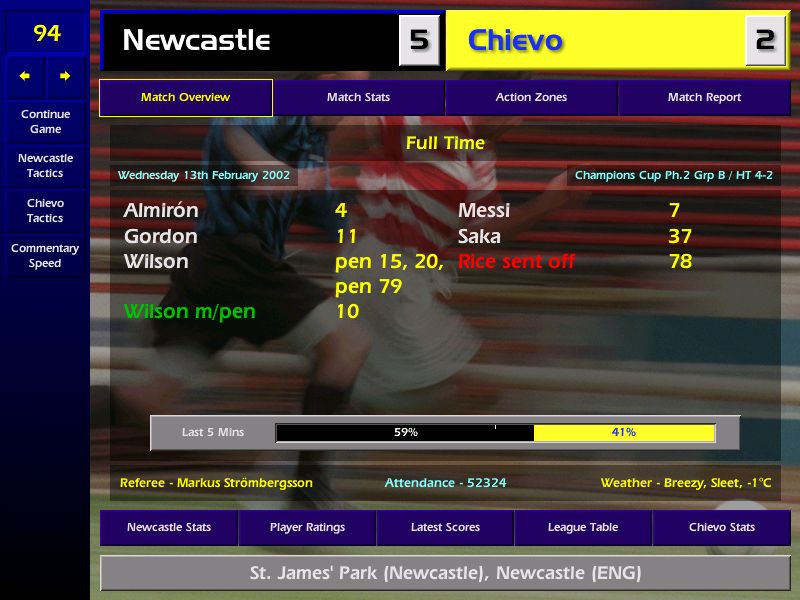Click the St. James' Park stadium bar
800x600 pixels.
coord(445,574)
